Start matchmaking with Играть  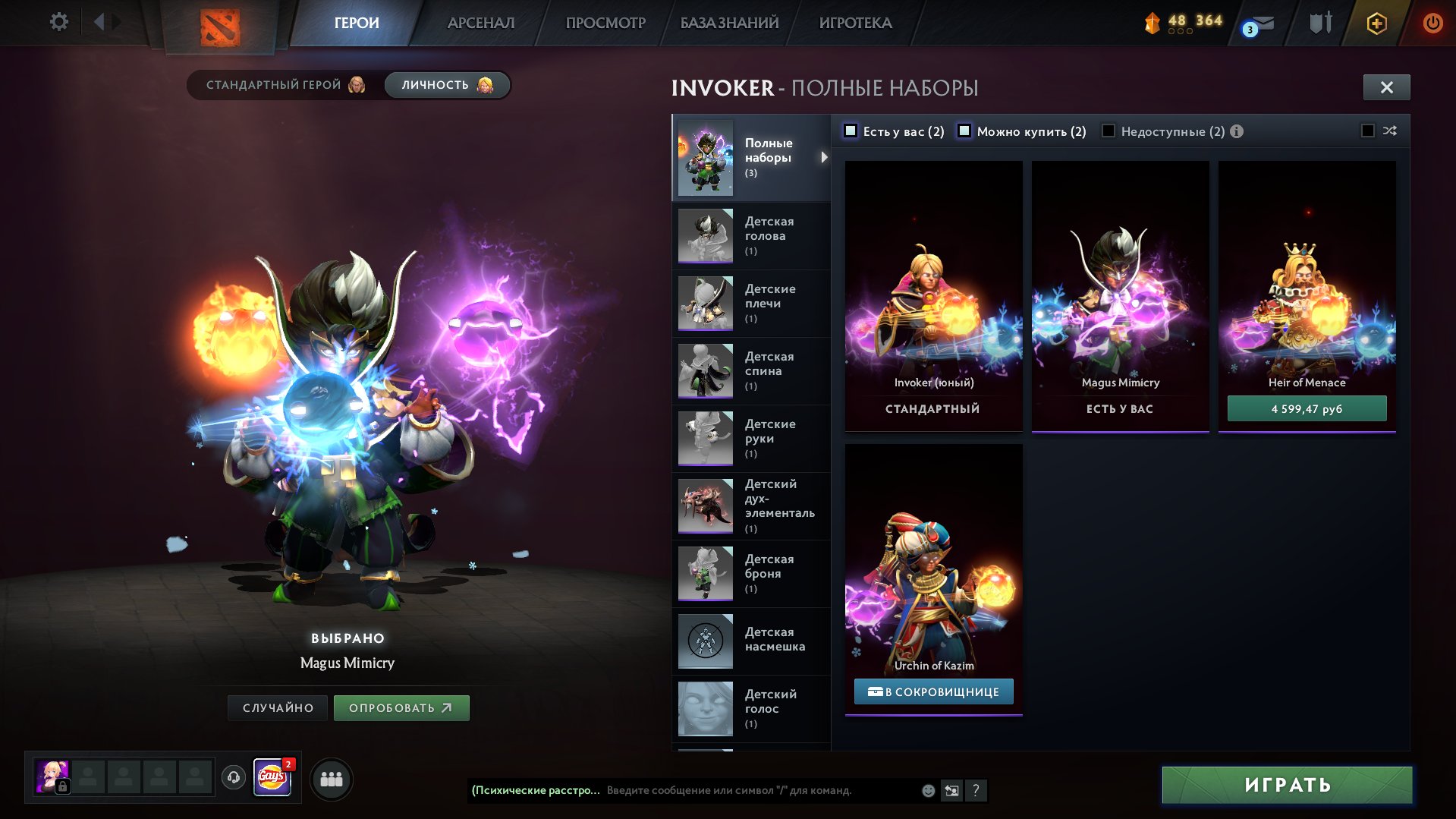tap(1287, 785)
